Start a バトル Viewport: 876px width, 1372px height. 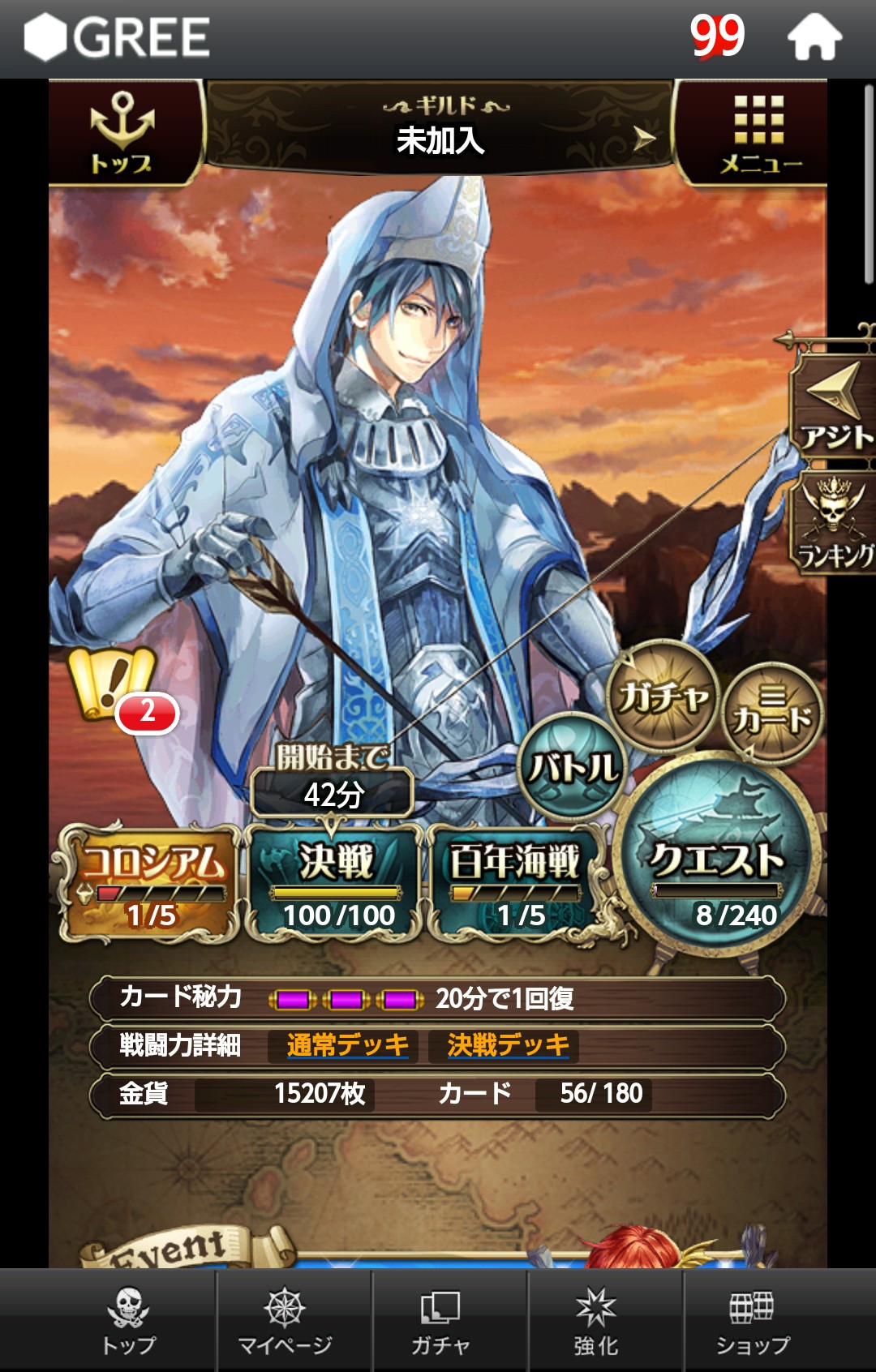pyautogui.click(x=573, y=766)
